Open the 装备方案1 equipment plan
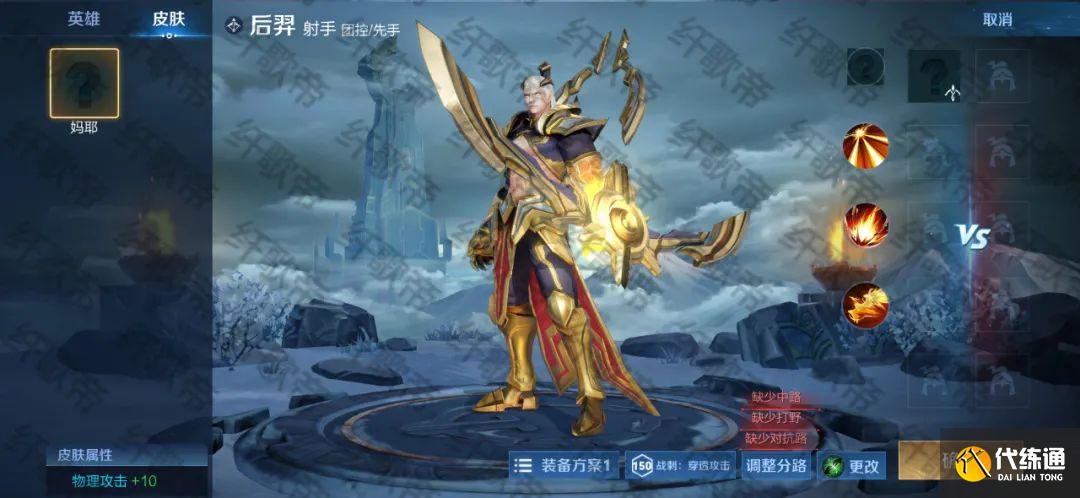The height and width of the screenshot is (498, 1080). (x=564, y=465)
